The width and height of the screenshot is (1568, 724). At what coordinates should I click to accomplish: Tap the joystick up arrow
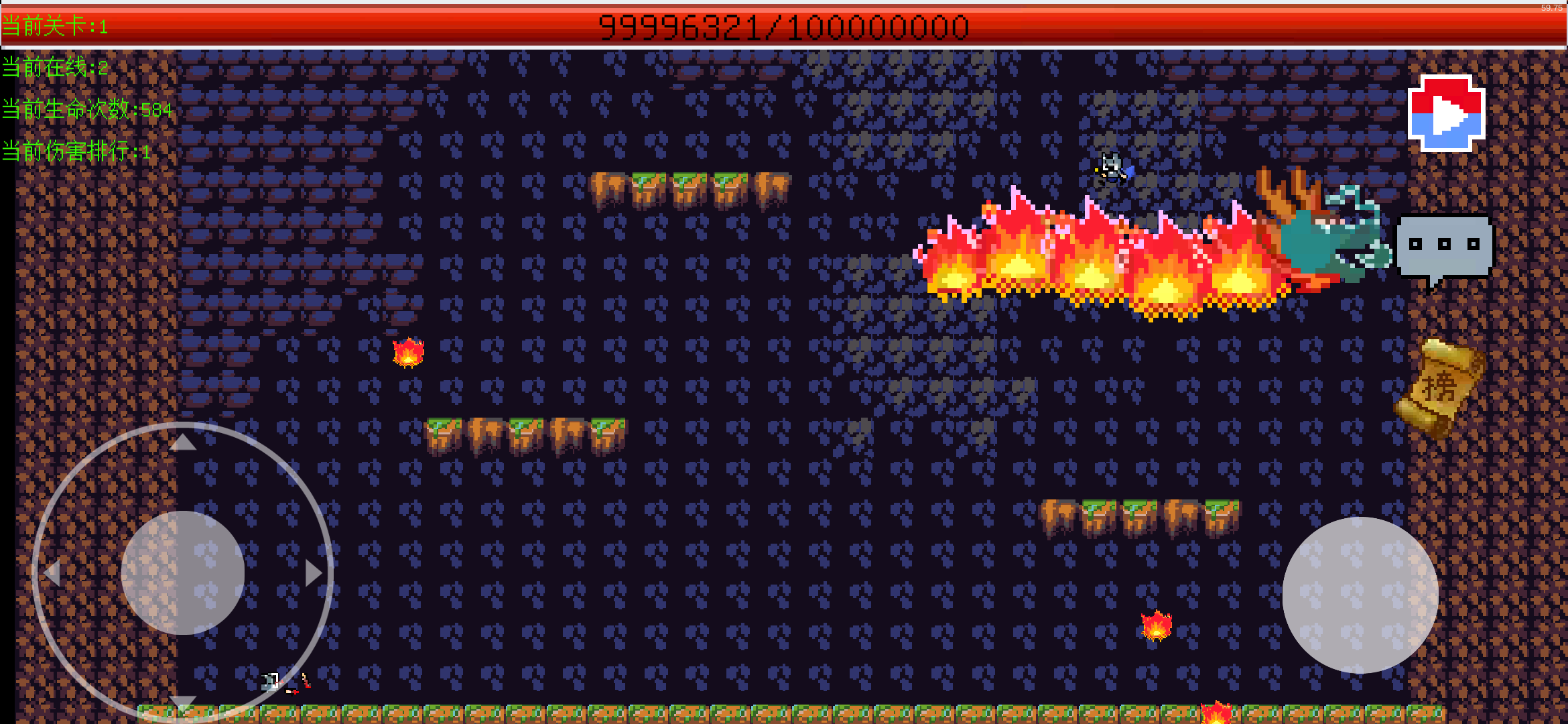183,442
